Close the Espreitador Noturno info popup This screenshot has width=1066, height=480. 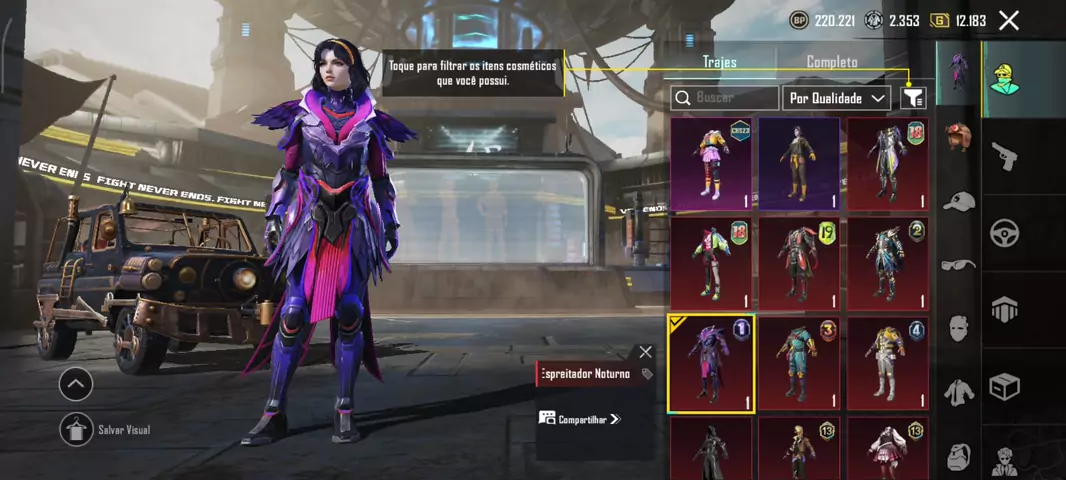(645, 352)
